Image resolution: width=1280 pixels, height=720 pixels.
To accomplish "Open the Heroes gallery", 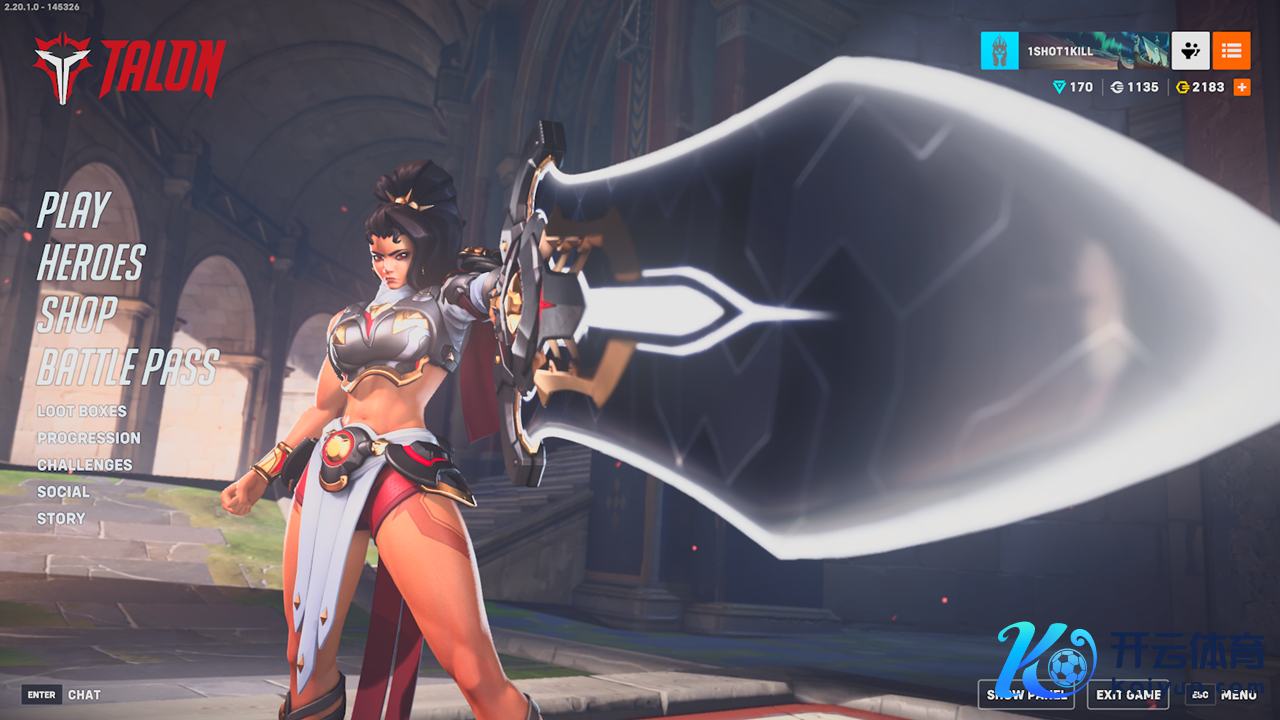I will (91, 263).
